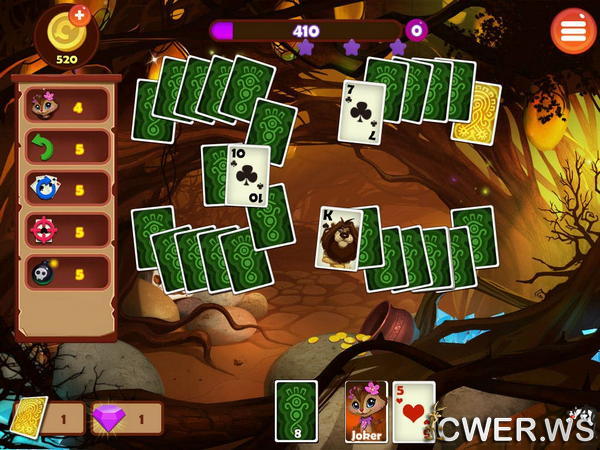Add more gold coins with the plus icon
The image size is (600, 450).
click(x=80, y=16)
